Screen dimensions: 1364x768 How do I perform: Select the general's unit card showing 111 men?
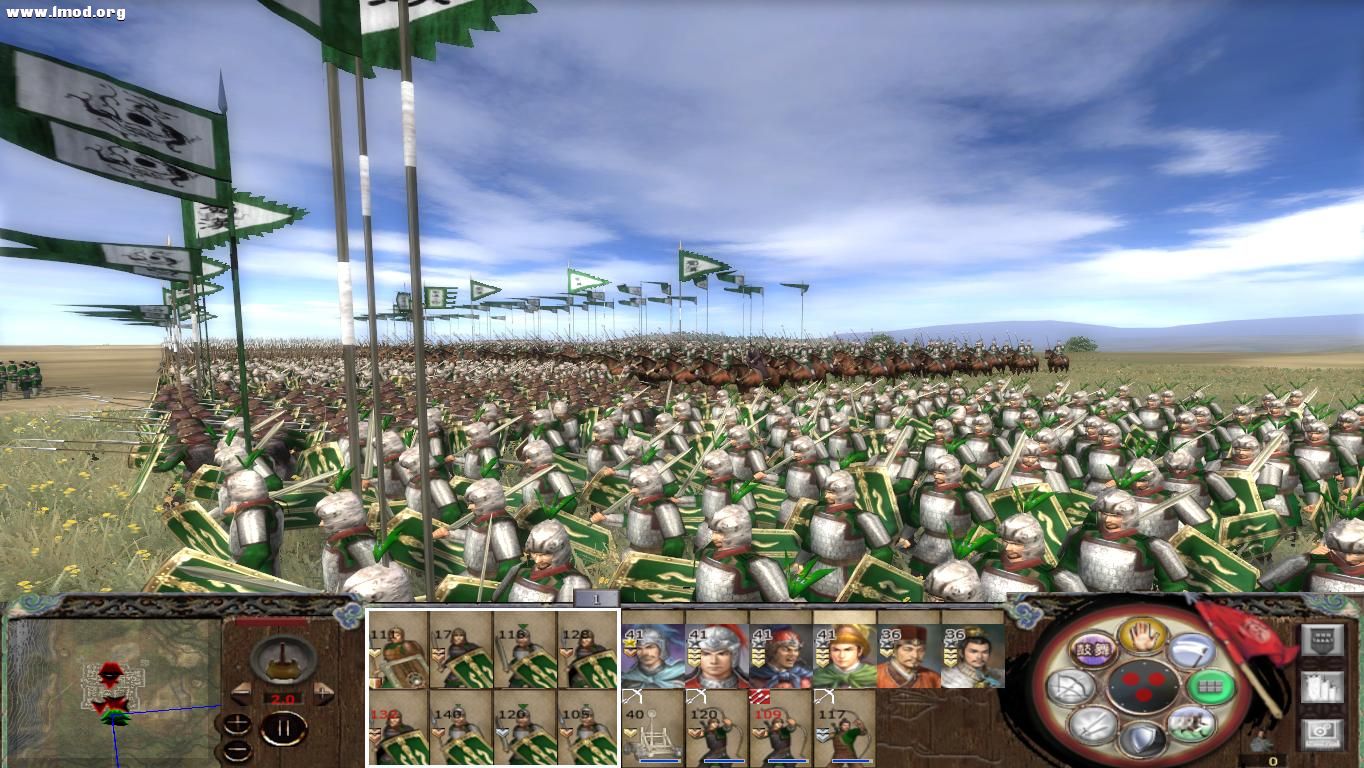pos(397,652)
